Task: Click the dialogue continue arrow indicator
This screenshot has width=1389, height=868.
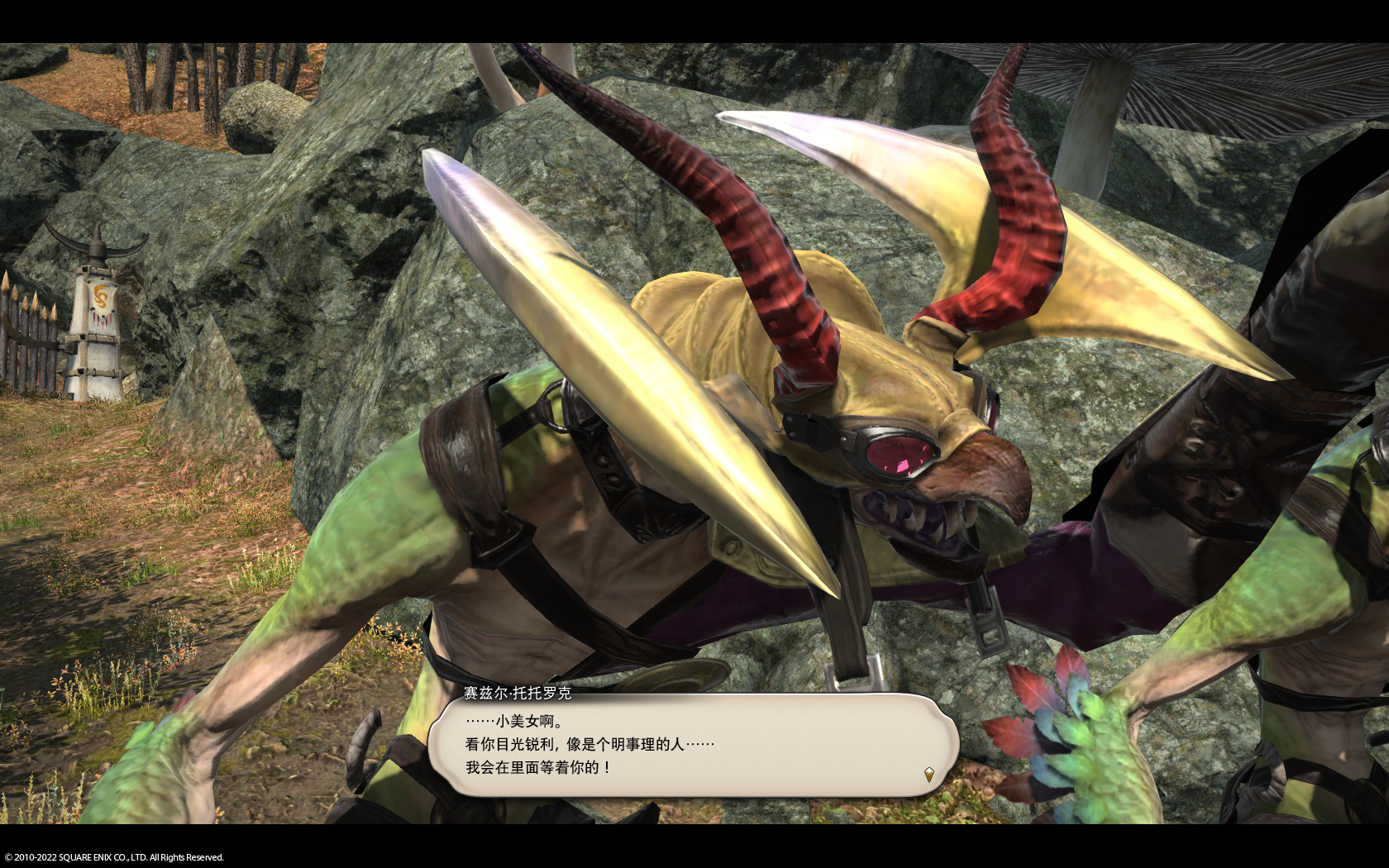Action: click(928, 775)
